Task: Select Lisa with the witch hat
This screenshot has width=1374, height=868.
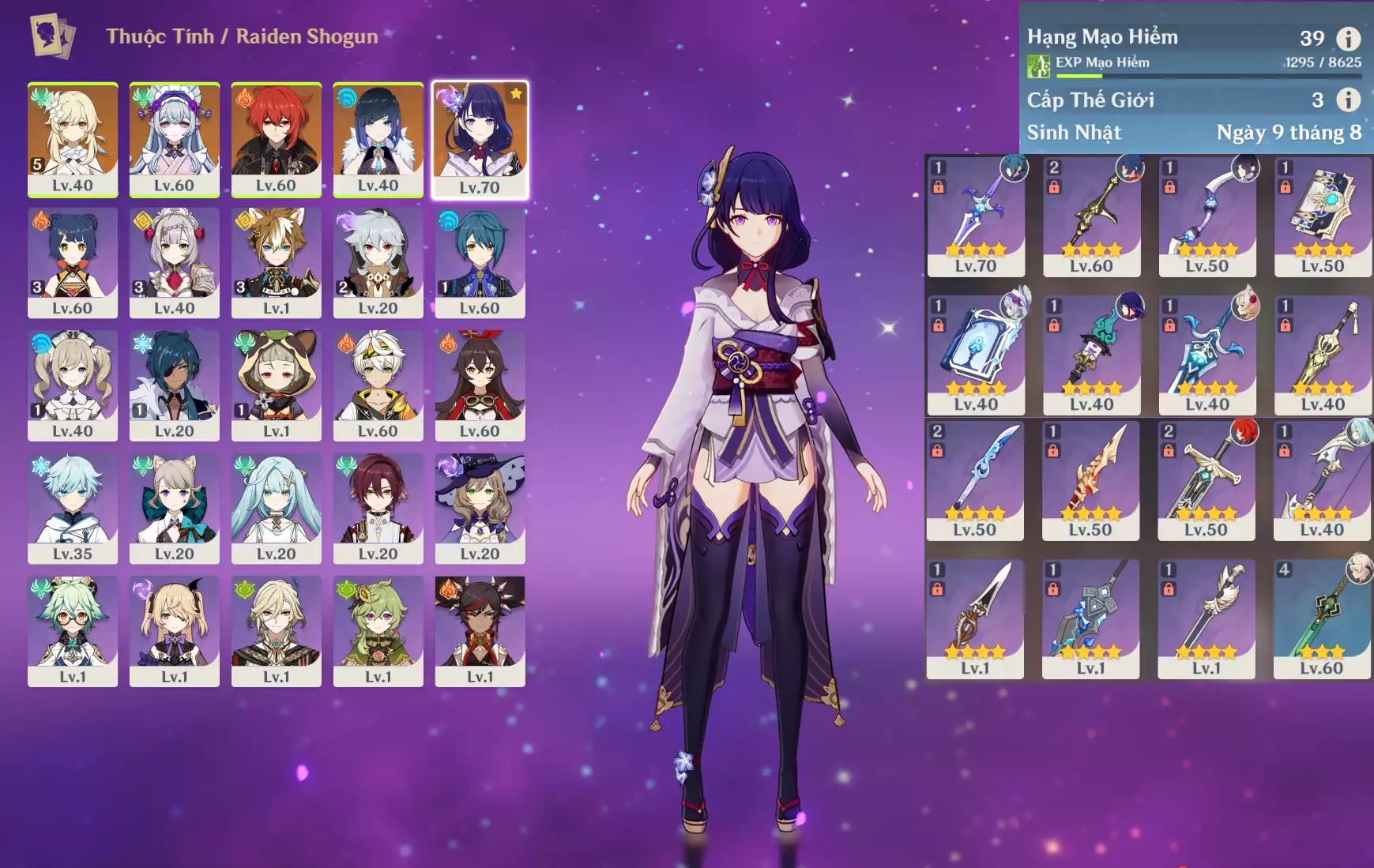Action: click(x=480, y=508)
